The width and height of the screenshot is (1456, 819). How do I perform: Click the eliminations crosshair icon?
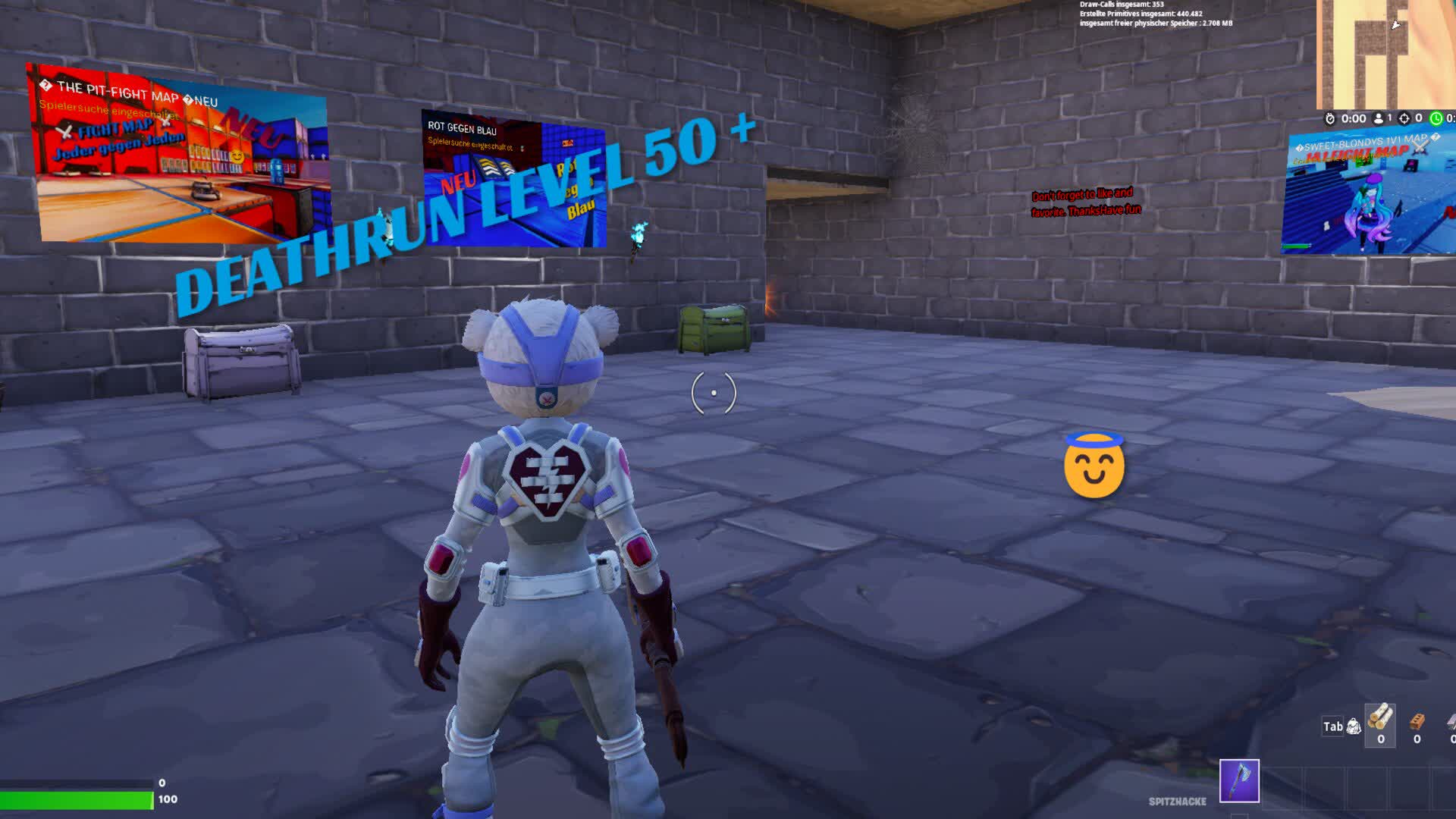(1404, 118)
